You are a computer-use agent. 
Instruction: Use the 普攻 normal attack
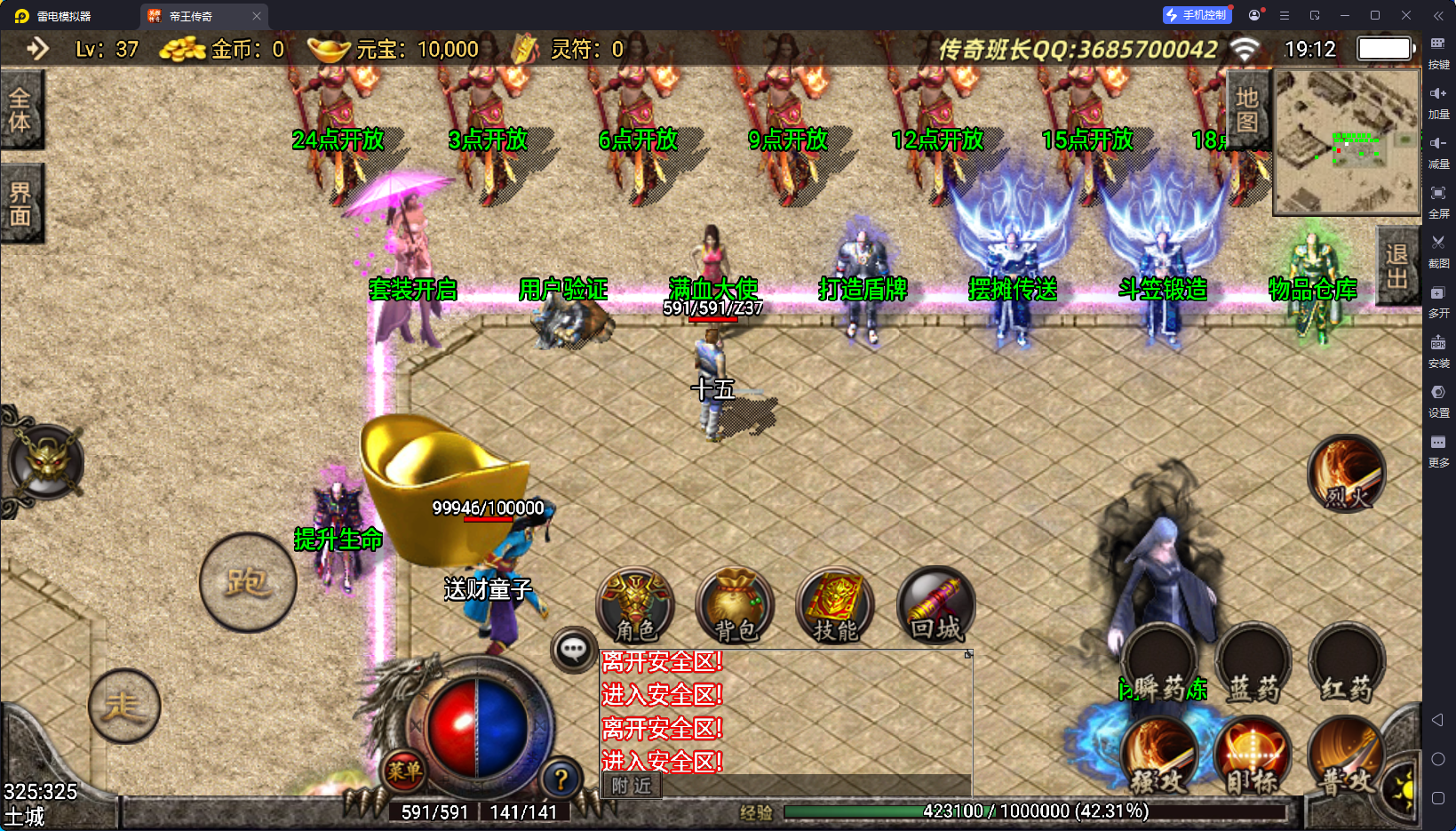point(1346,755)
